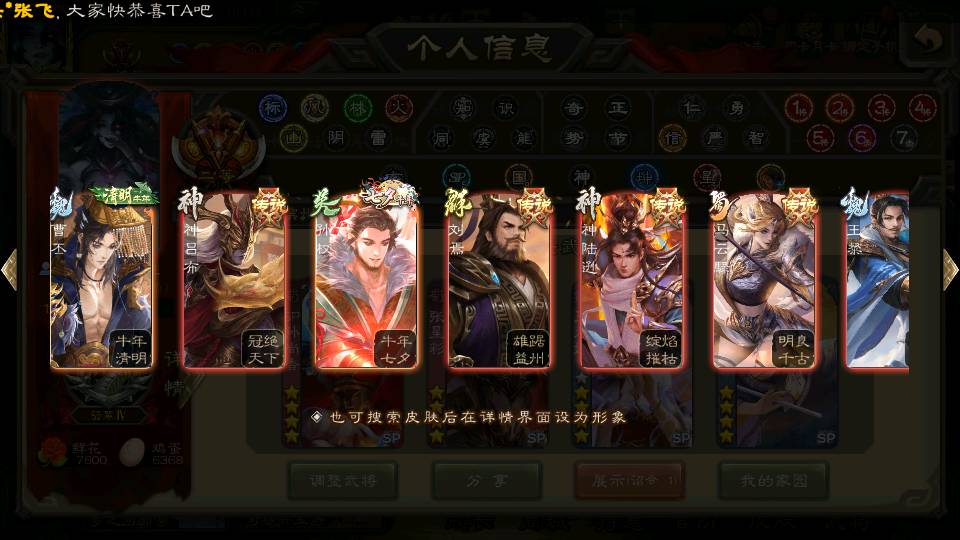Select the 曹丕 牛年清明 skin card
This screenshot has height=540, width=960.
pos(102,278)
